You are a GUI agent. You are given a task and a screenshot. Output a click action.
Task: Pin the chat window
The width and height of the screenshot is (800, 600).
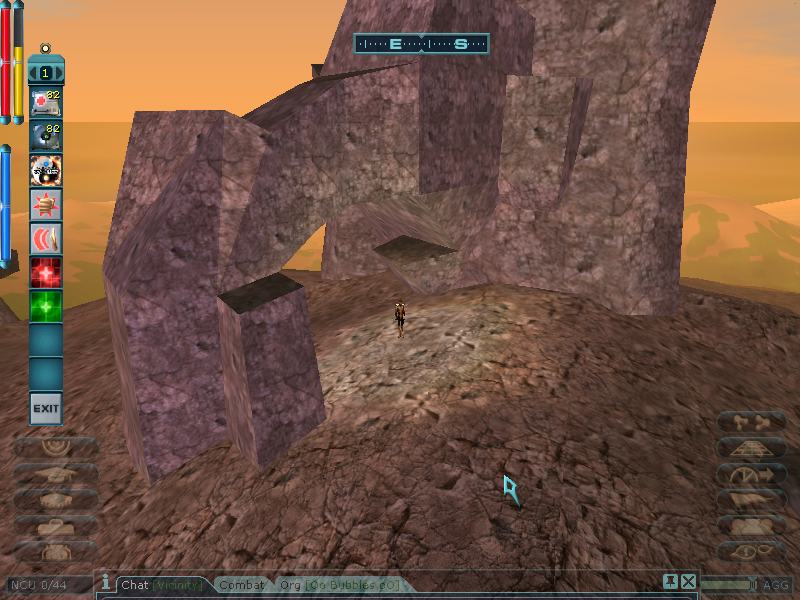point(670,582)
